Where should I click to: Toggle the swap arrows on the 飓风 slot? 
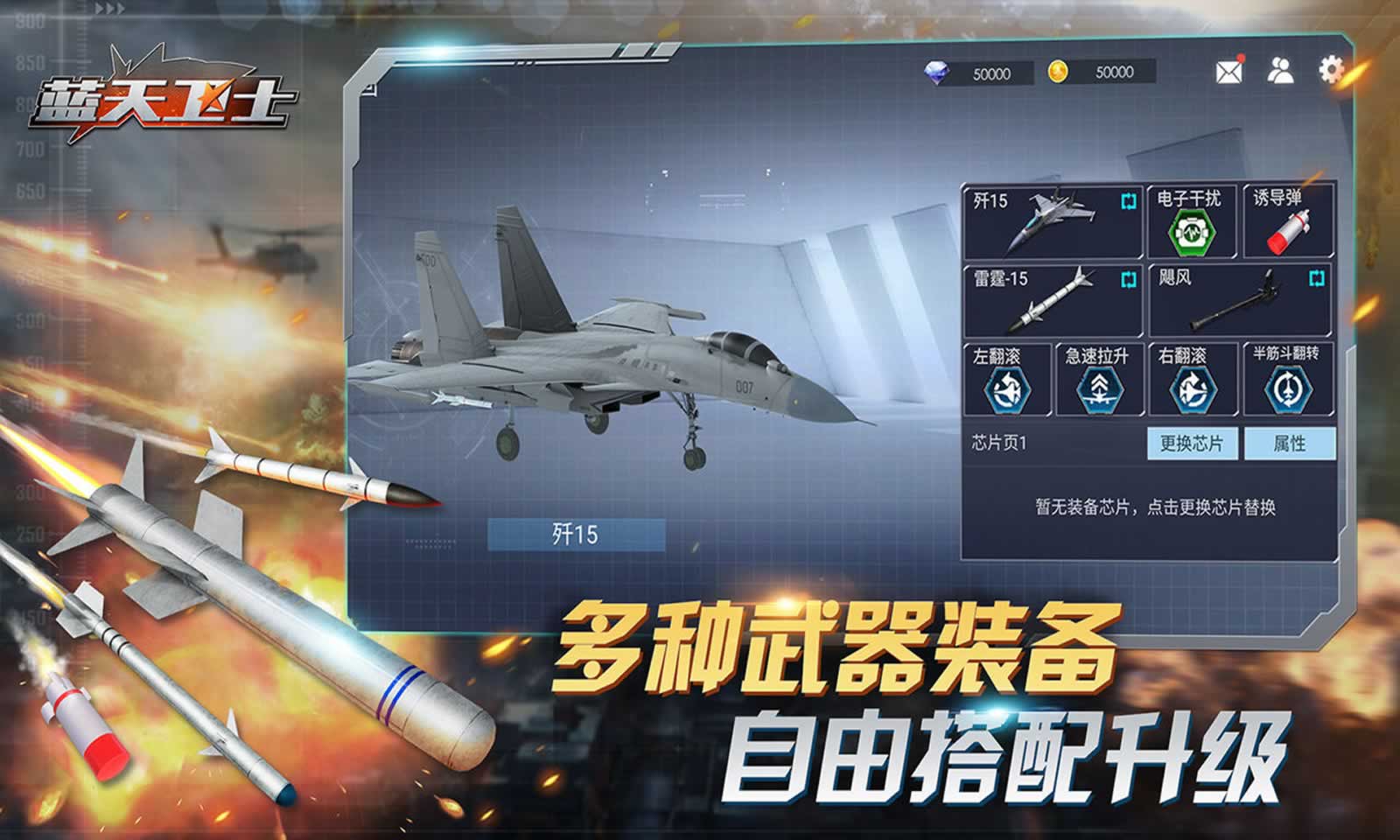pos(1314,278)
